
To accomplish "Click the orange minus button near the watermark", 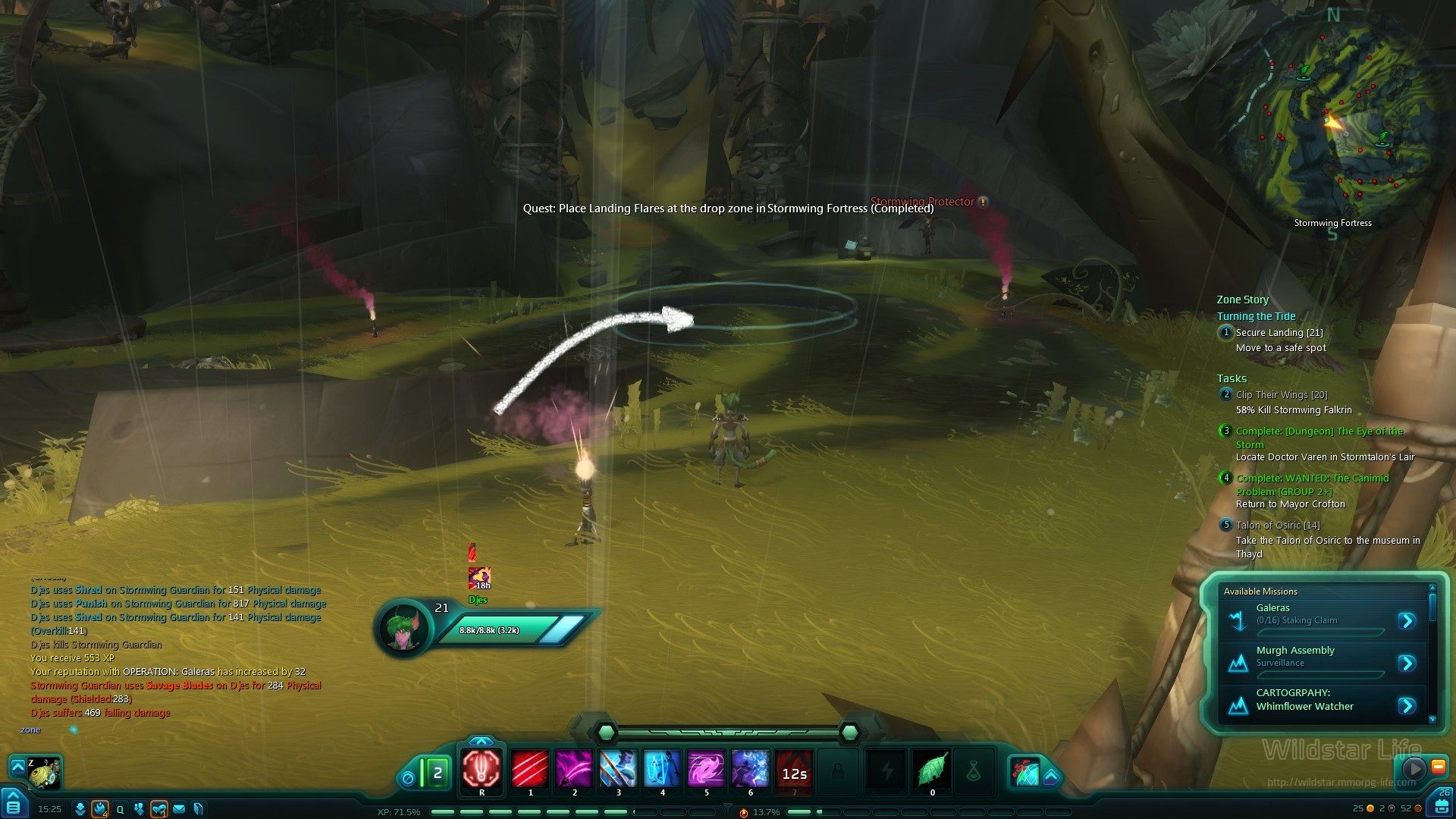I will [1438, 767].
